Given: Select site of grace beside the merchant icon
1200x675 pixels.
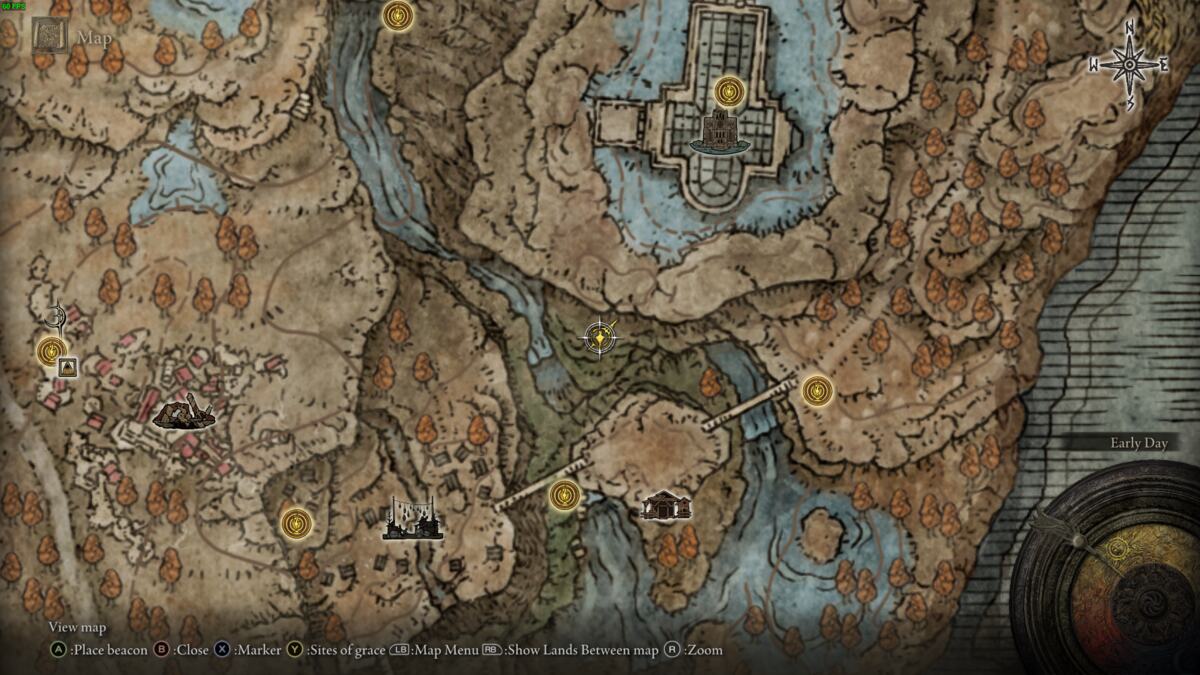Looking at the screenshot, I should (x=51, y=351).
